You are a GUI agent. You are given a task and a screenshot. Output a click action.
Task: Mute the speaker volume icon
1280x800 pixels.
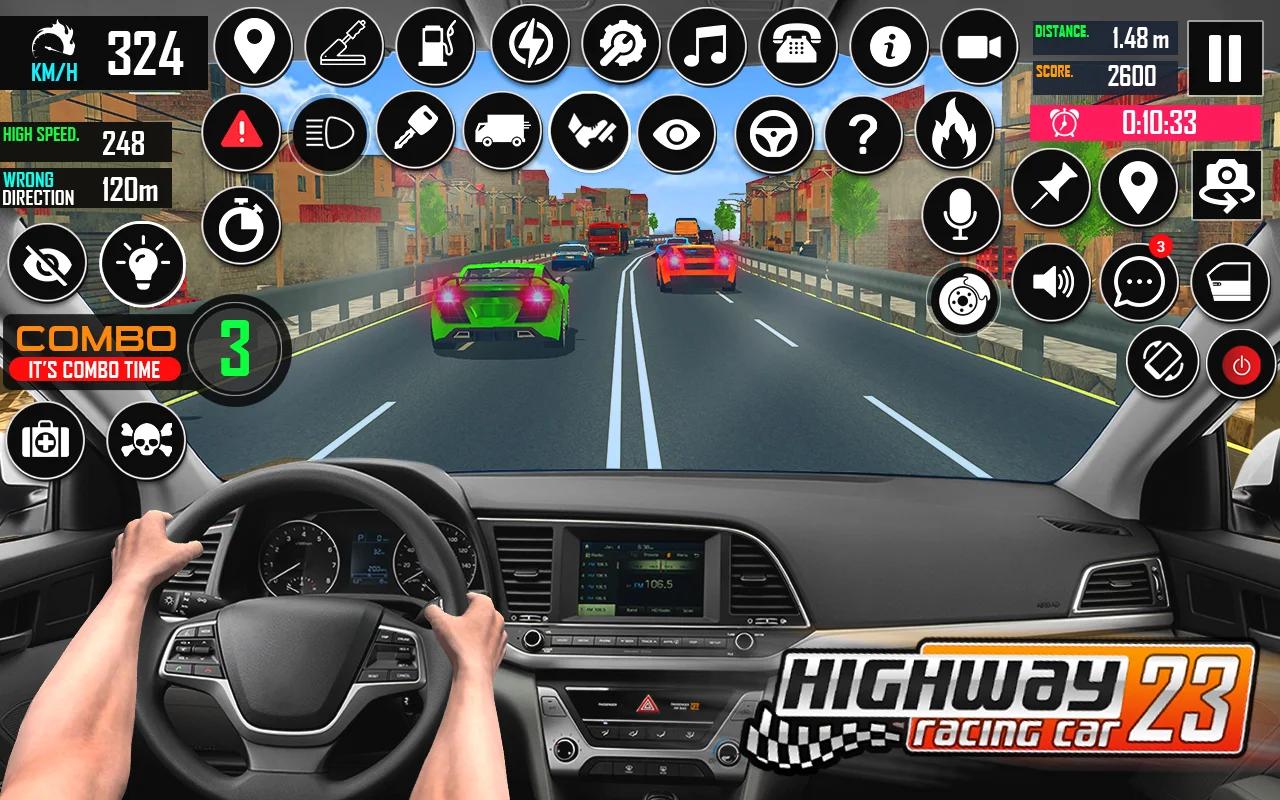point(1053,283)
